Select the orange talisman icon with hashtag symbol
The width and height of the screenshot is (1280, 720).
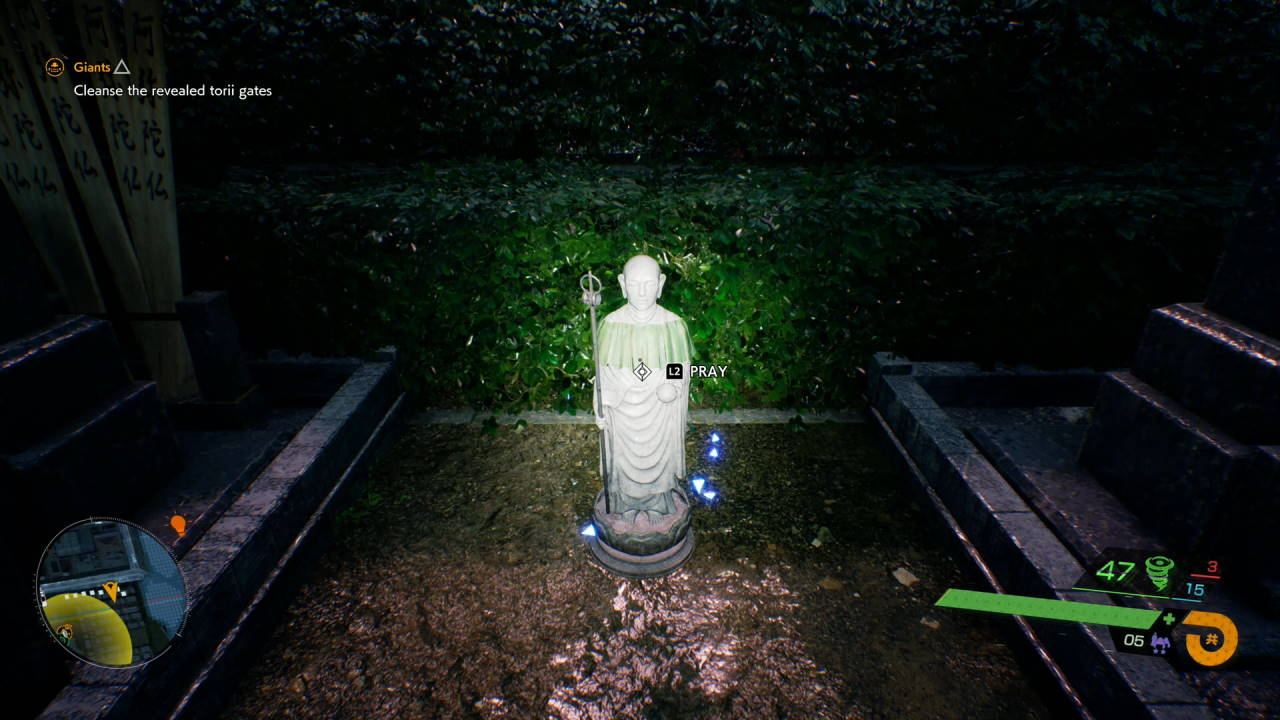point(1211,637)
